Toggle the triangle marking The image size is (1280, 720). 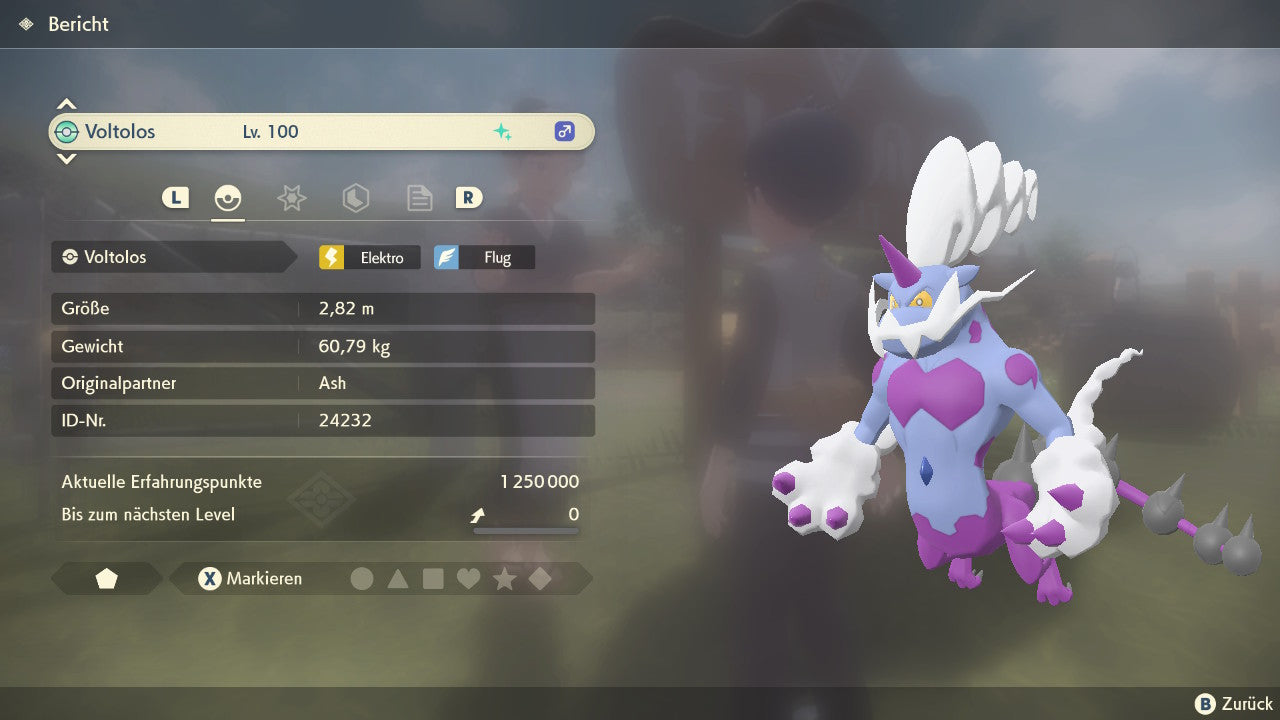(x=398, y=579)
